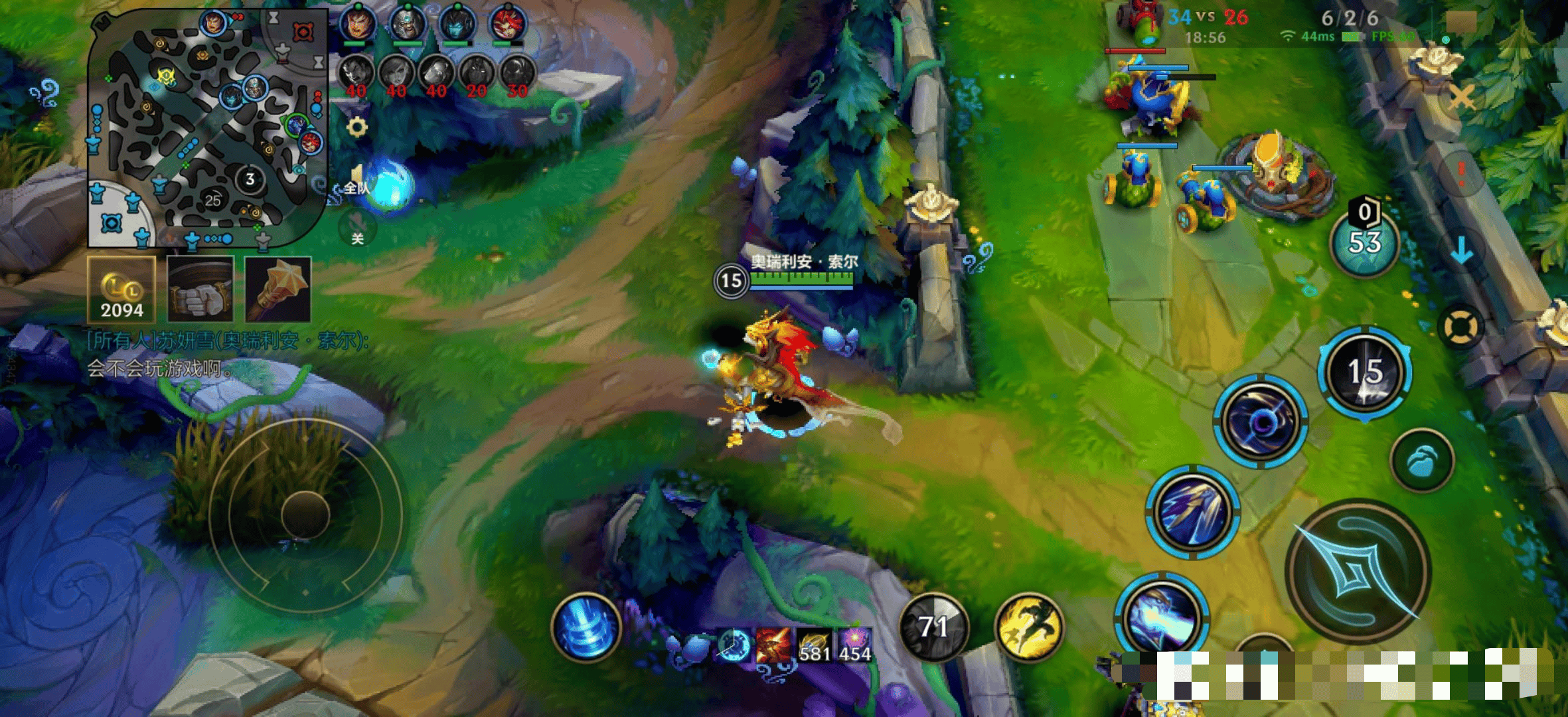Open the shop via the gold counter

click(121, 290)
